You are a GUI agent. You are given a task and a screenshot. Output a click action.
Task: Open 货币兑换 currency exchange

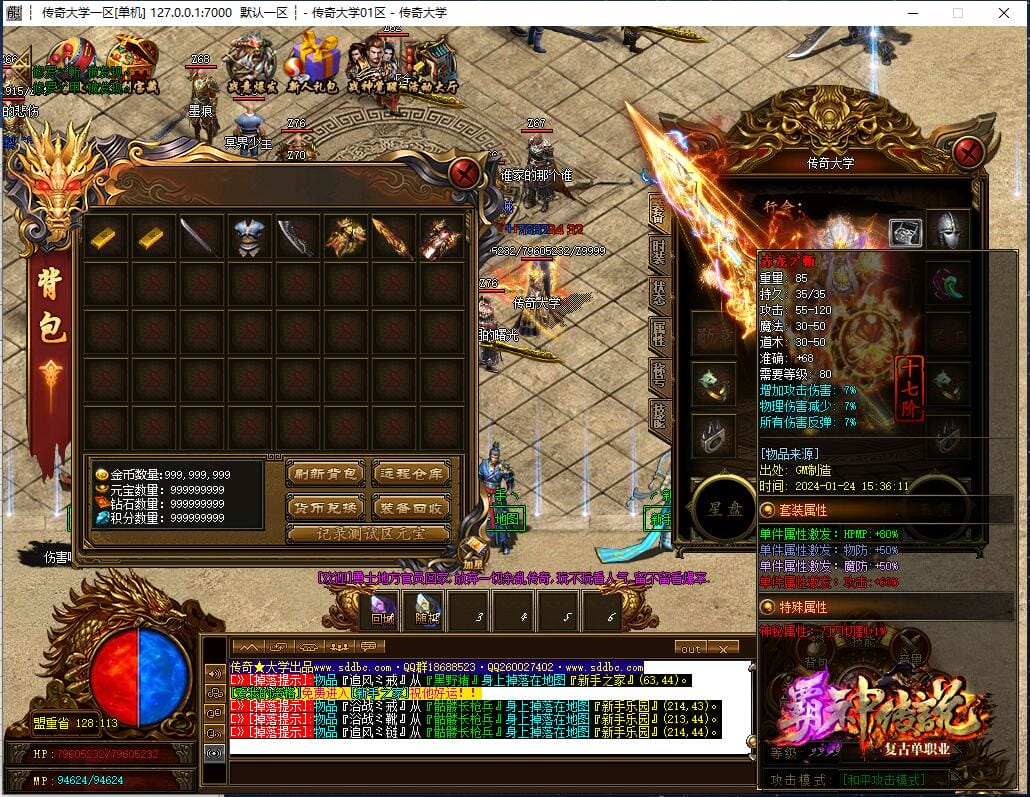point(325,508)
